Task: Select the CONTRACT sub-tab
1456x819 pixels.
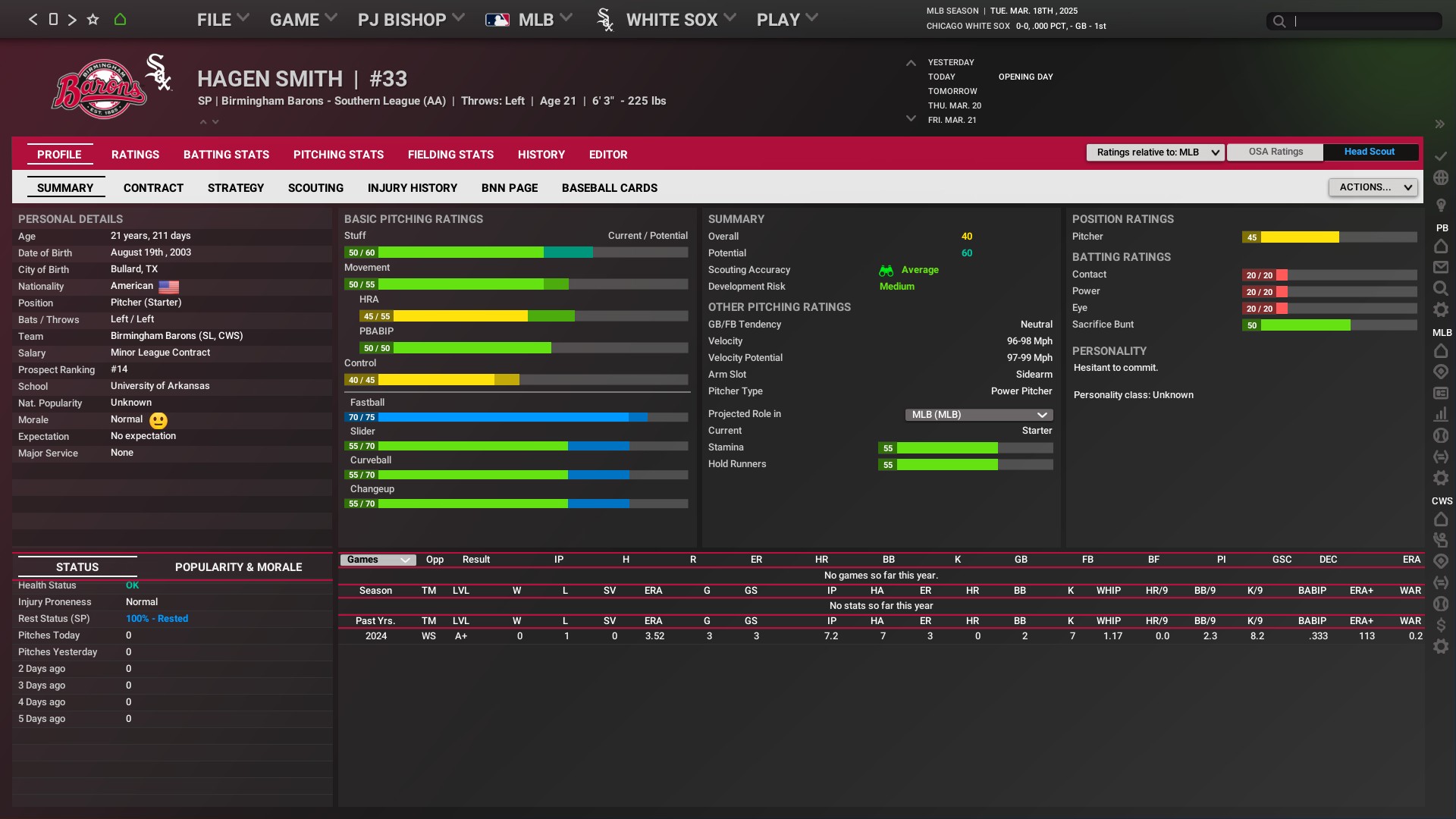Action: 153,188
